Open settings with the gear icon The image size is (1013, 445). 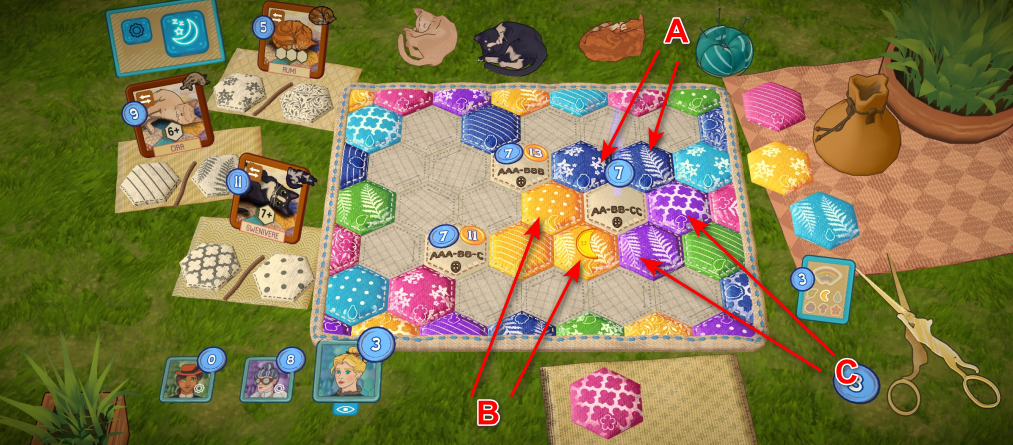(134, 34)
